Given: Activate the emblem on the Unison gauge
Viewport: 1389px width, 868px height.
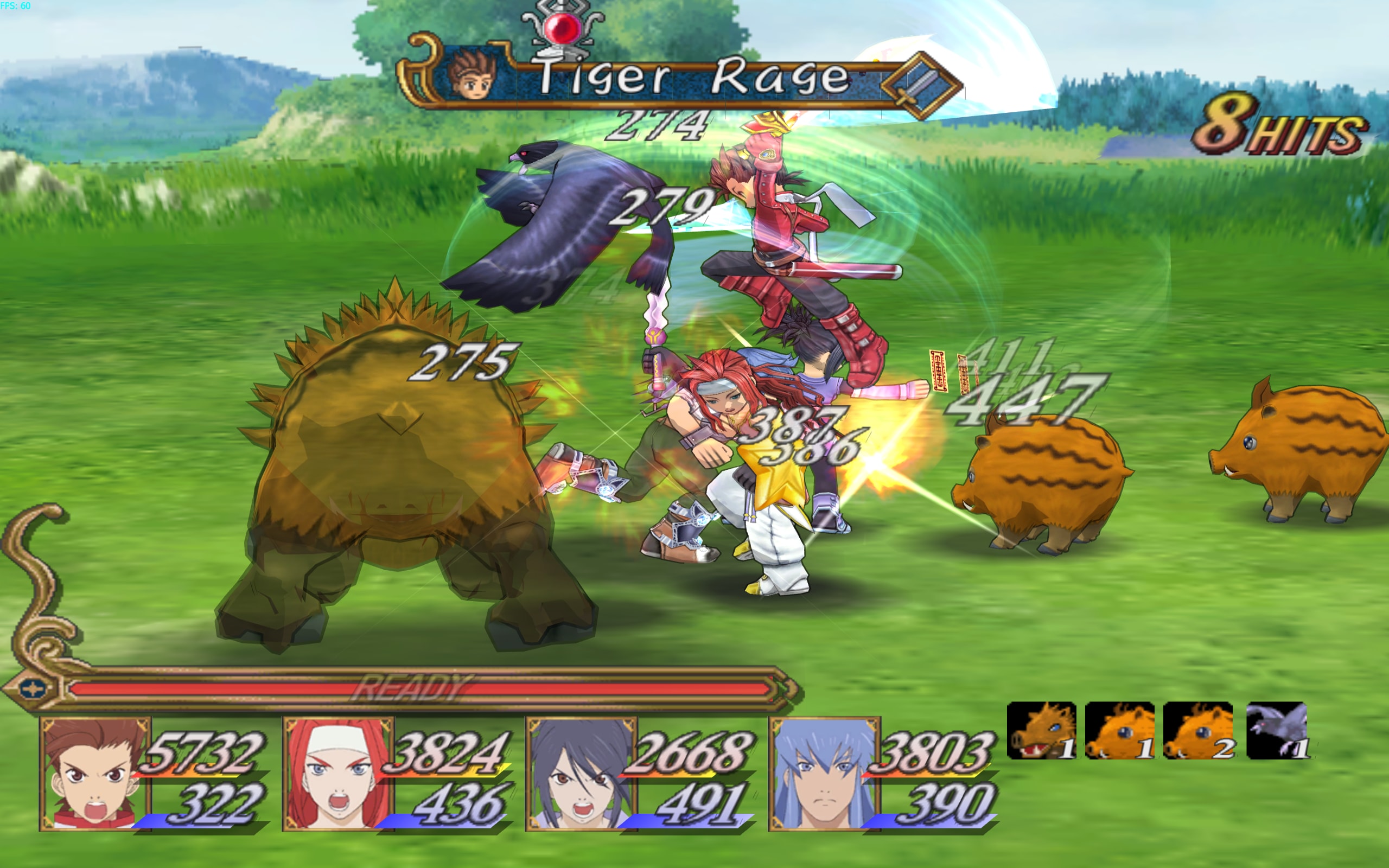Looking at the screenshot, I should point(32,688).
